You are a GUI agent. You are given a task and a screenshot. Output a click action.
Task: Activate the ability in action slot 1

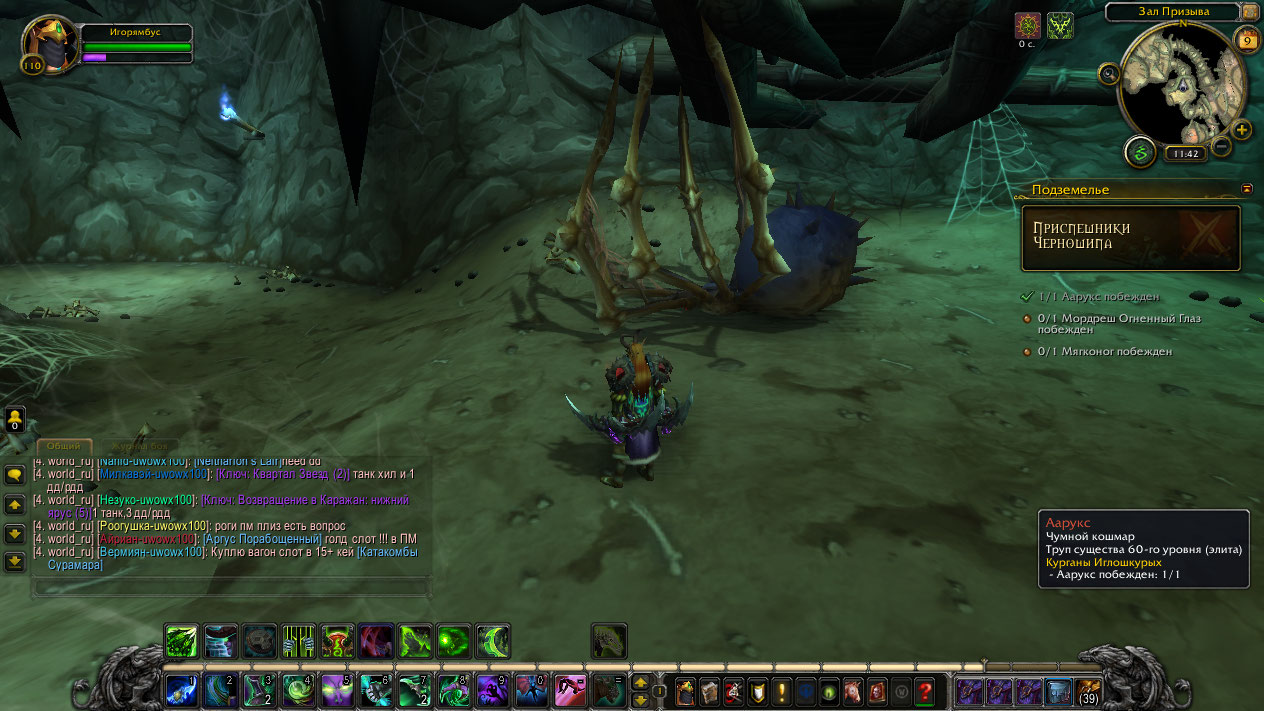pyautogui.click(x=181, y=691)
